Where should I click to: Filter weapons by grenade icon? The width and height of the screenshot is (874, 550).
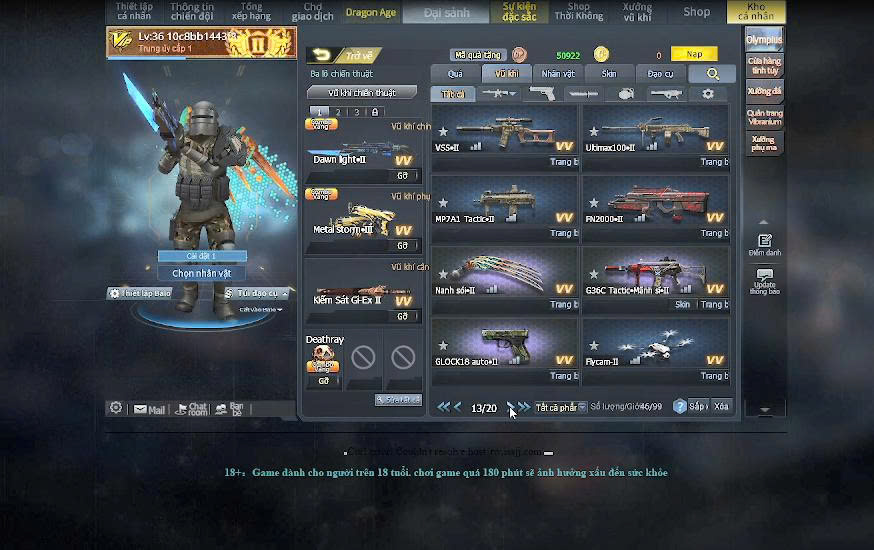click(626, 94)
